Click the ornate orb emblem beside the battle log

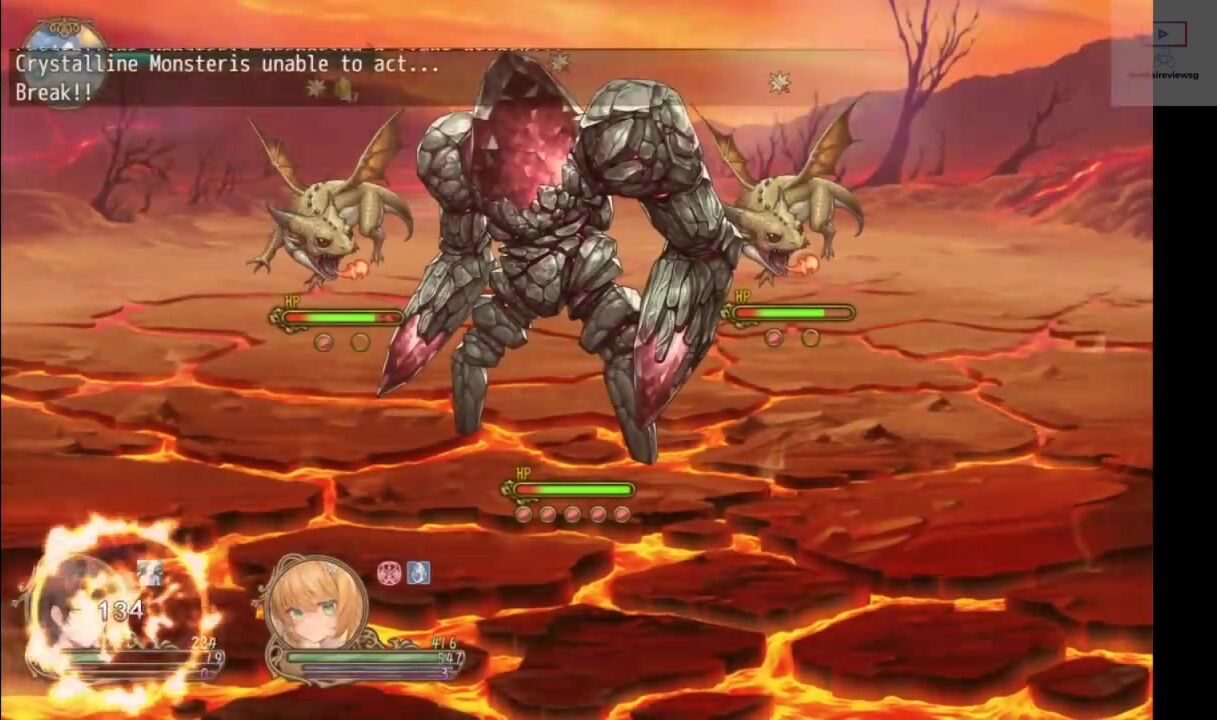pos(63,57)
